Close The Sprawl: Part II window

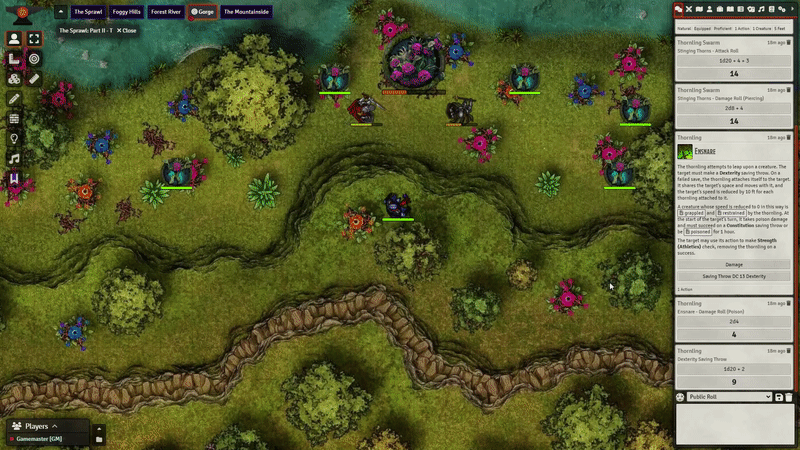[x=127, y=31]
